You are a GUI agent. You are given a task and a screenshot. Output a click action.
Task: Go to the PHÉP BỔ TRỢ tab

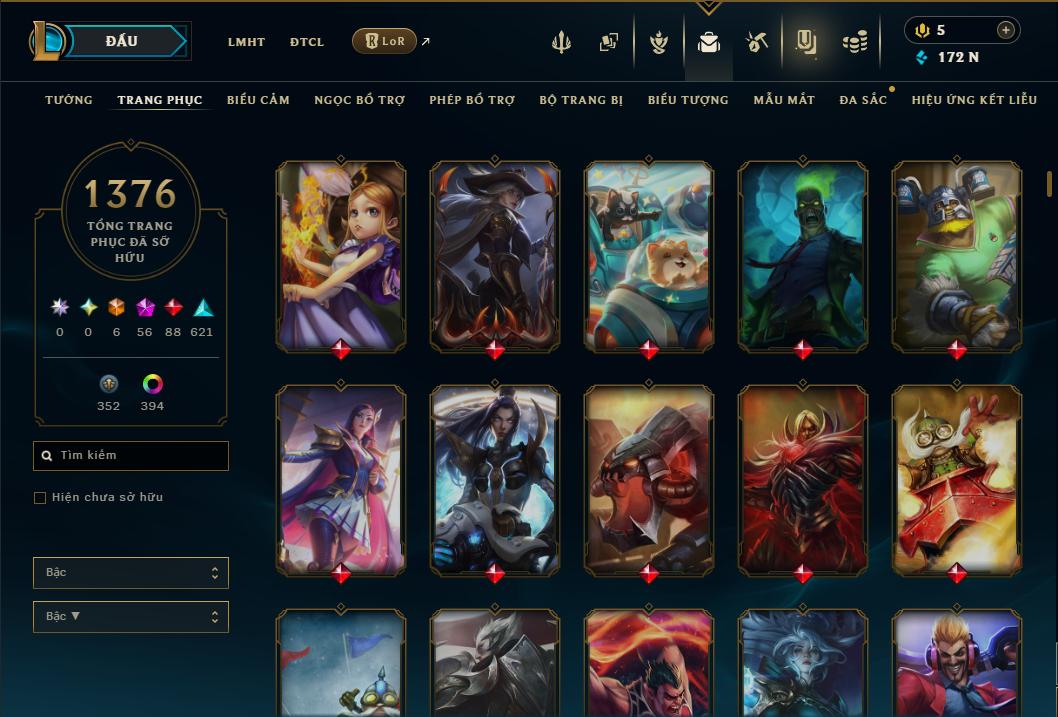472,100
